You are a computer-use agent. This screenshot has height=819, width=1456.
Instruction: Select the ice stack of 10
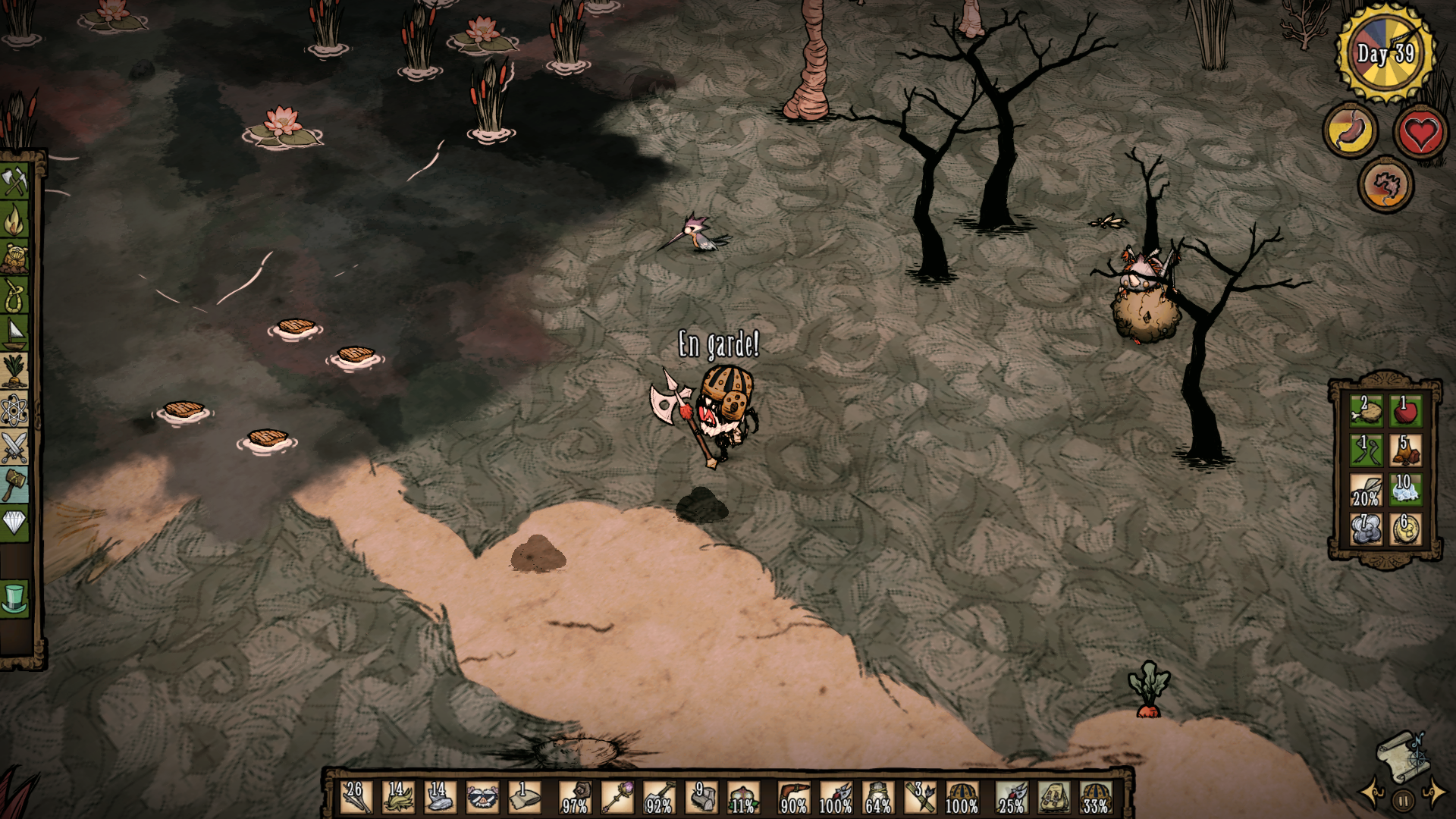click(1405, 489)
